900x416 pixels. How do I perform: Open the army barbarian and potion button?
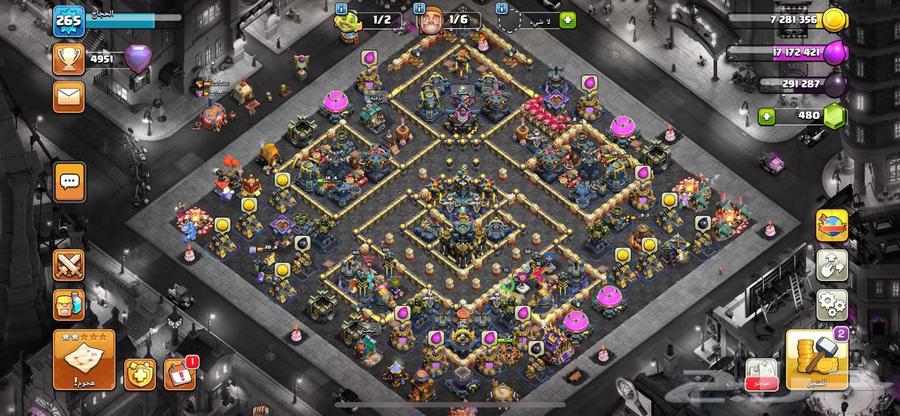point(69,305)
